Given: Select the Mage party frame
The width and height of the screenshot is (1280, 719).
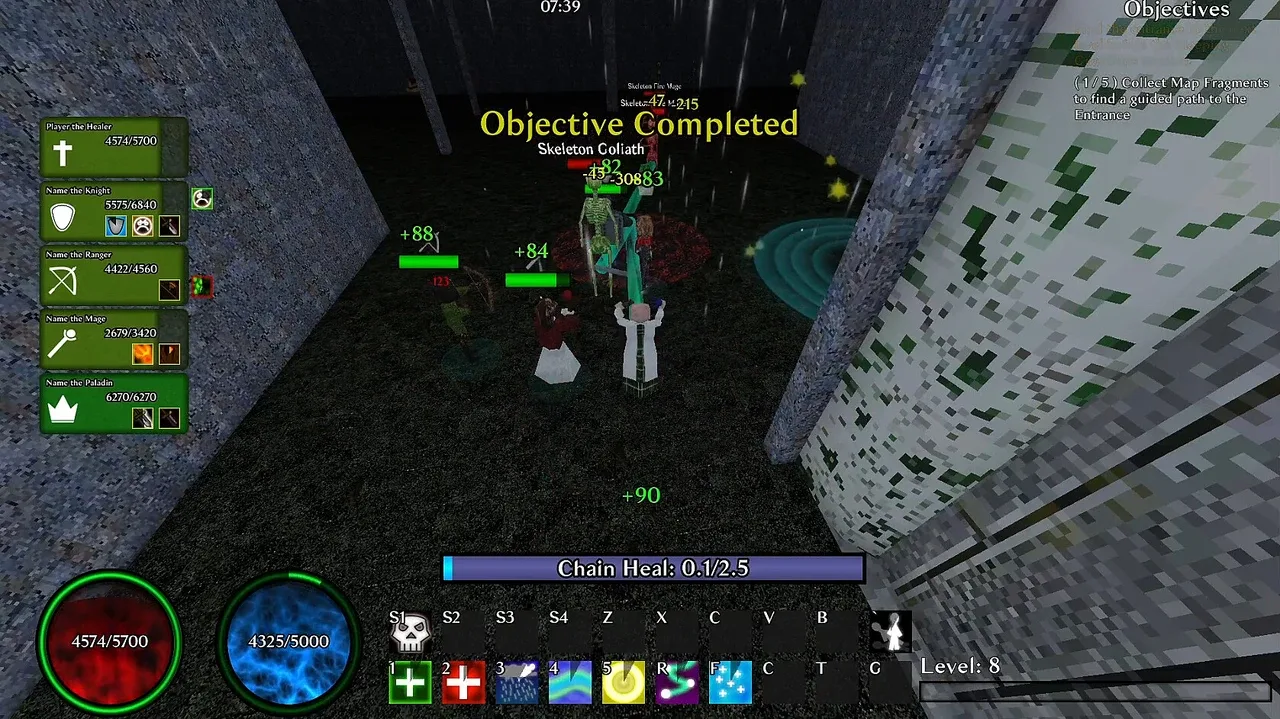Looking at the screenshot, I should point(114,339).
